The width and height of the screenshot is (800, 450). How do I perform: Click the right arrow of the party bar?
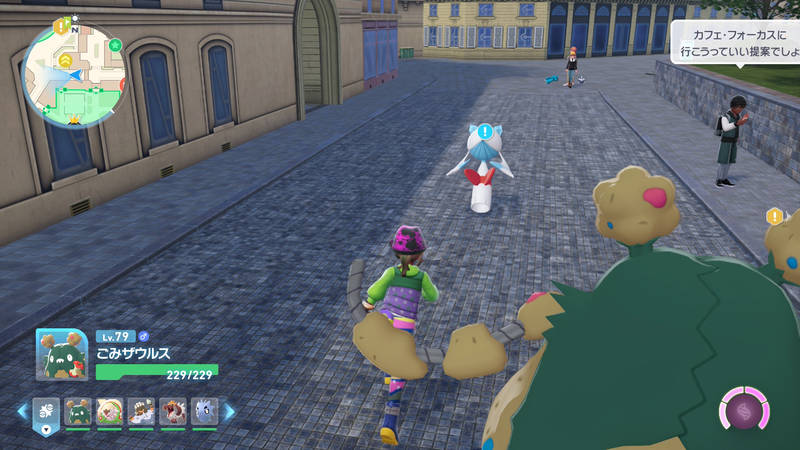click(229, 411)
